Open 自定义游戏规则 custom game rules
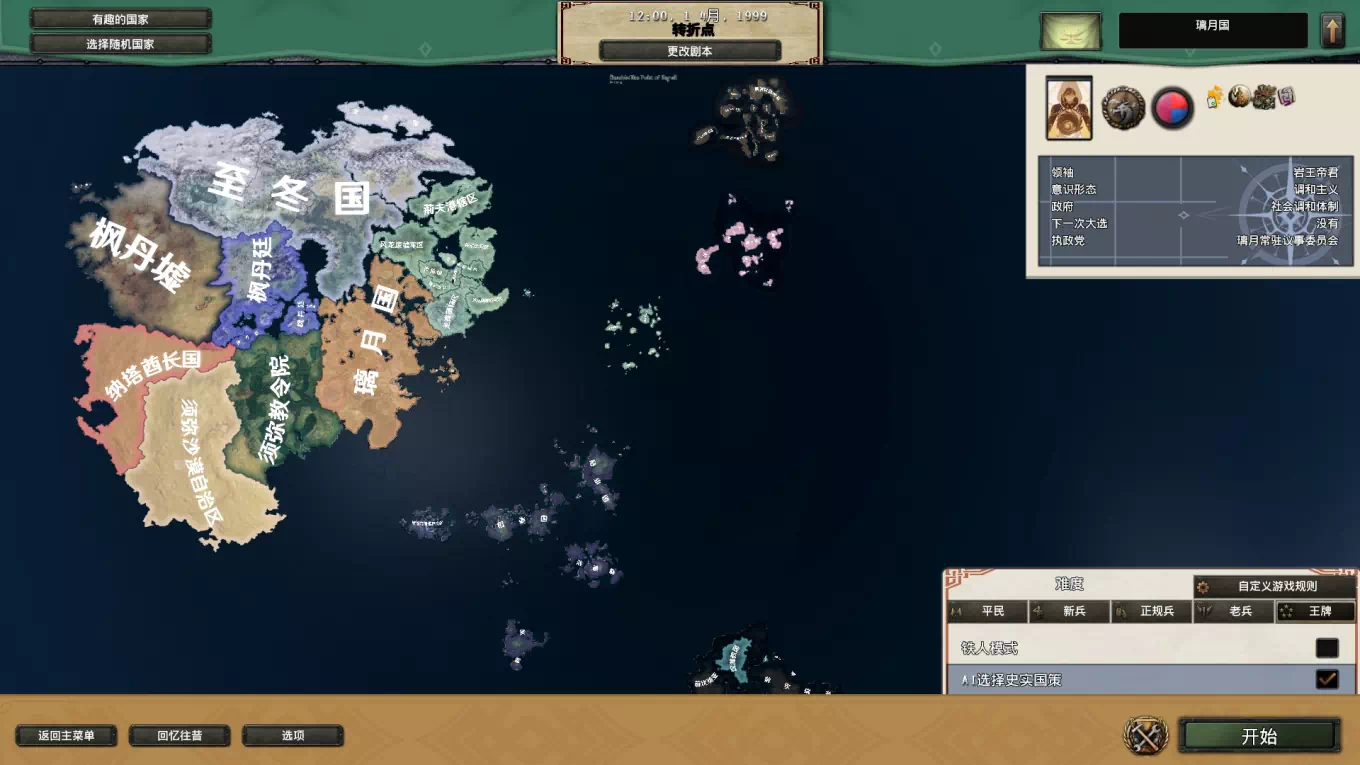Screen dimensions: 1360x765 click(1276, 587)
